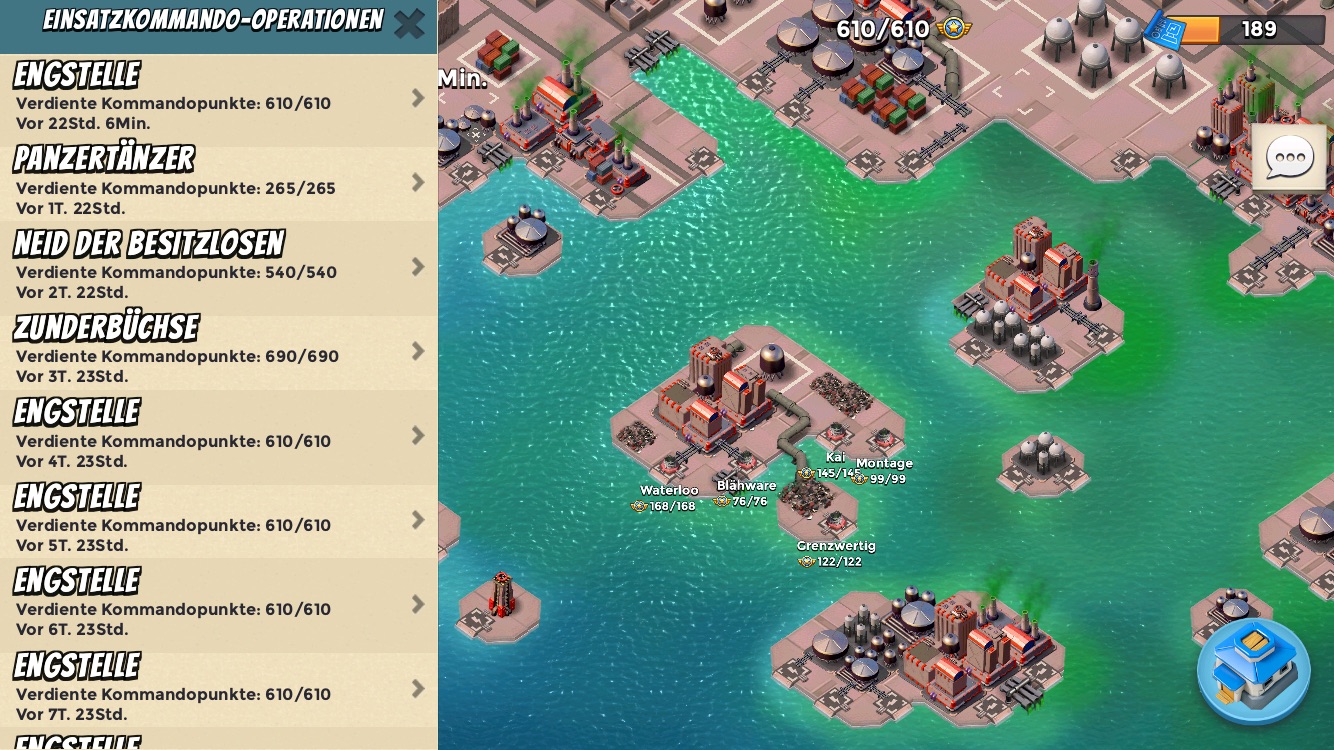
Task: Open the chat speech bubble button
Action: (1289, 157)
